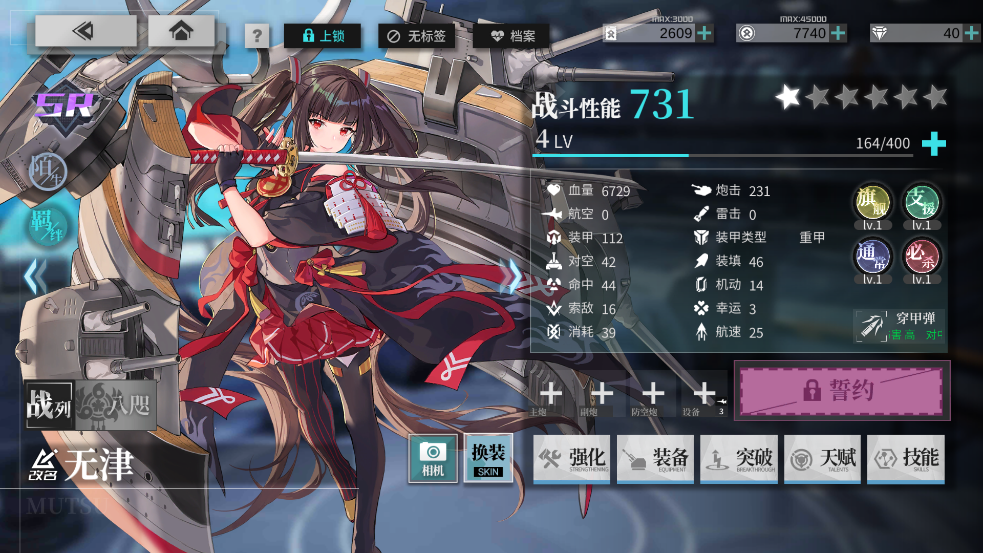Open the 突破 breakthrough menu
Image resolution: width=983 pixels, height=553 pixels.
pos(739,459)
